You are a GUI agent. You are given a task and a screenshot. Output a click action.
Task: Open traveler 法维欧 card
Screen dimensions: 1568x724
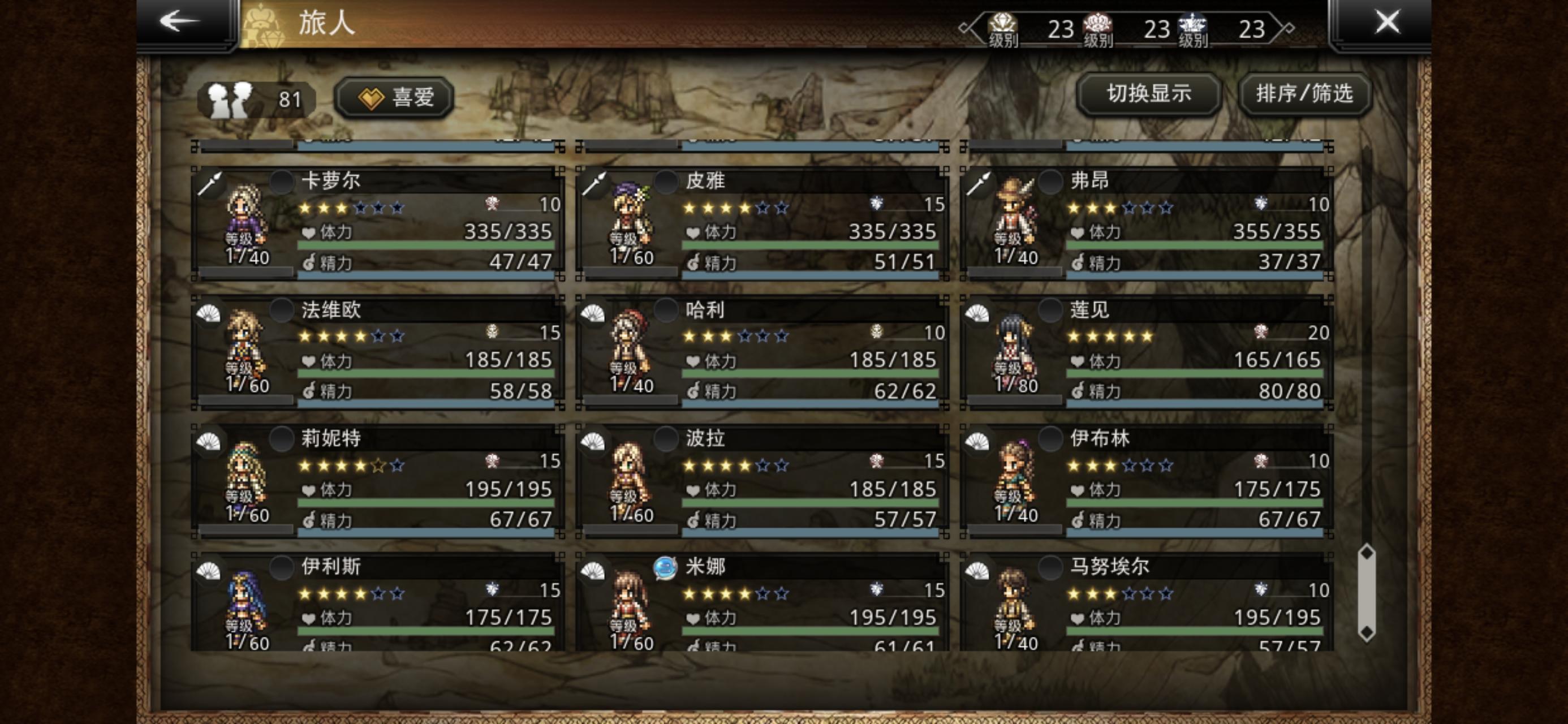coord(377,352)
